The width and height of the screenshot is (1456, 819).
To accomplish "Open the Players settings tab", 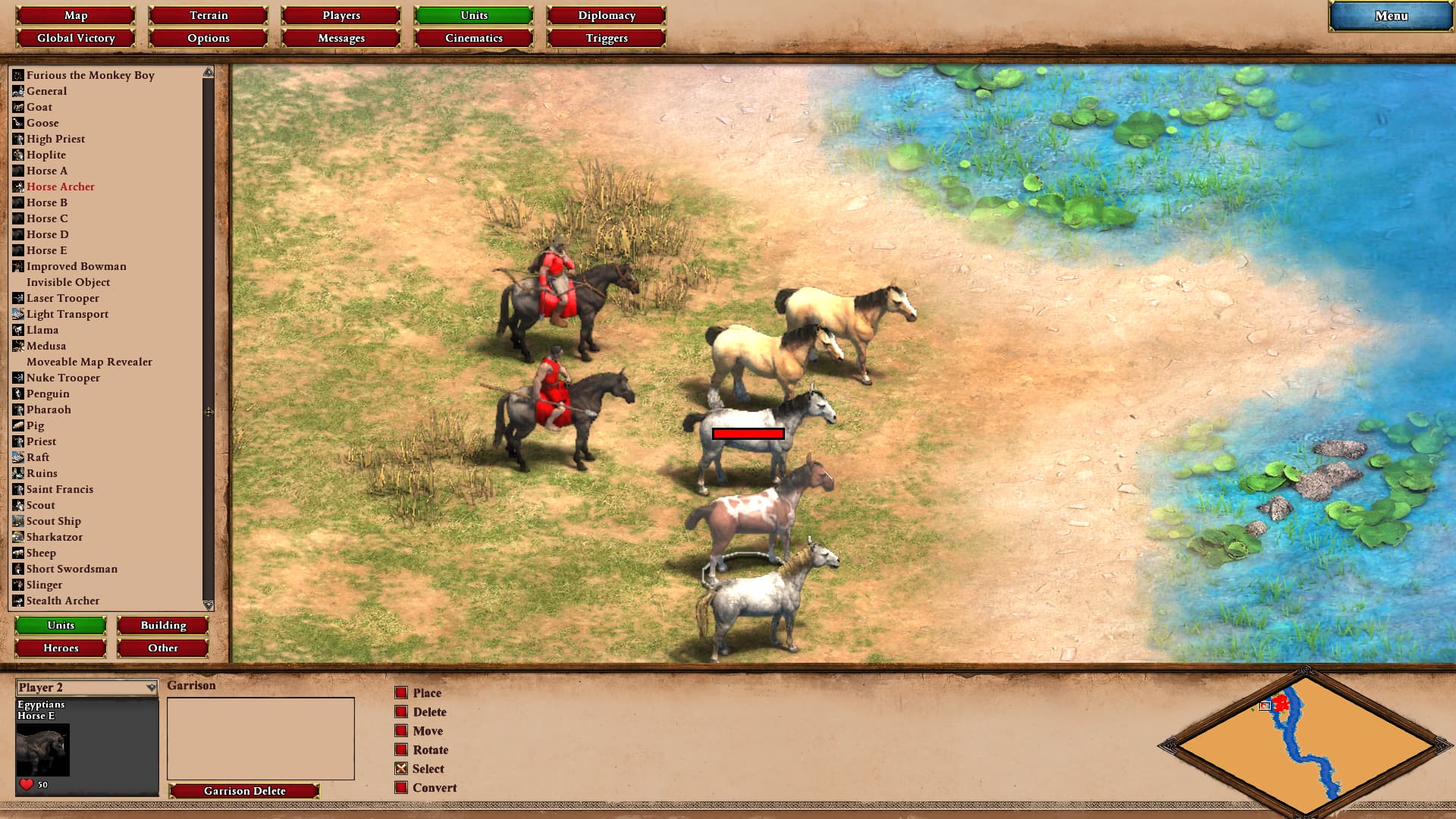I will point(341,15).
